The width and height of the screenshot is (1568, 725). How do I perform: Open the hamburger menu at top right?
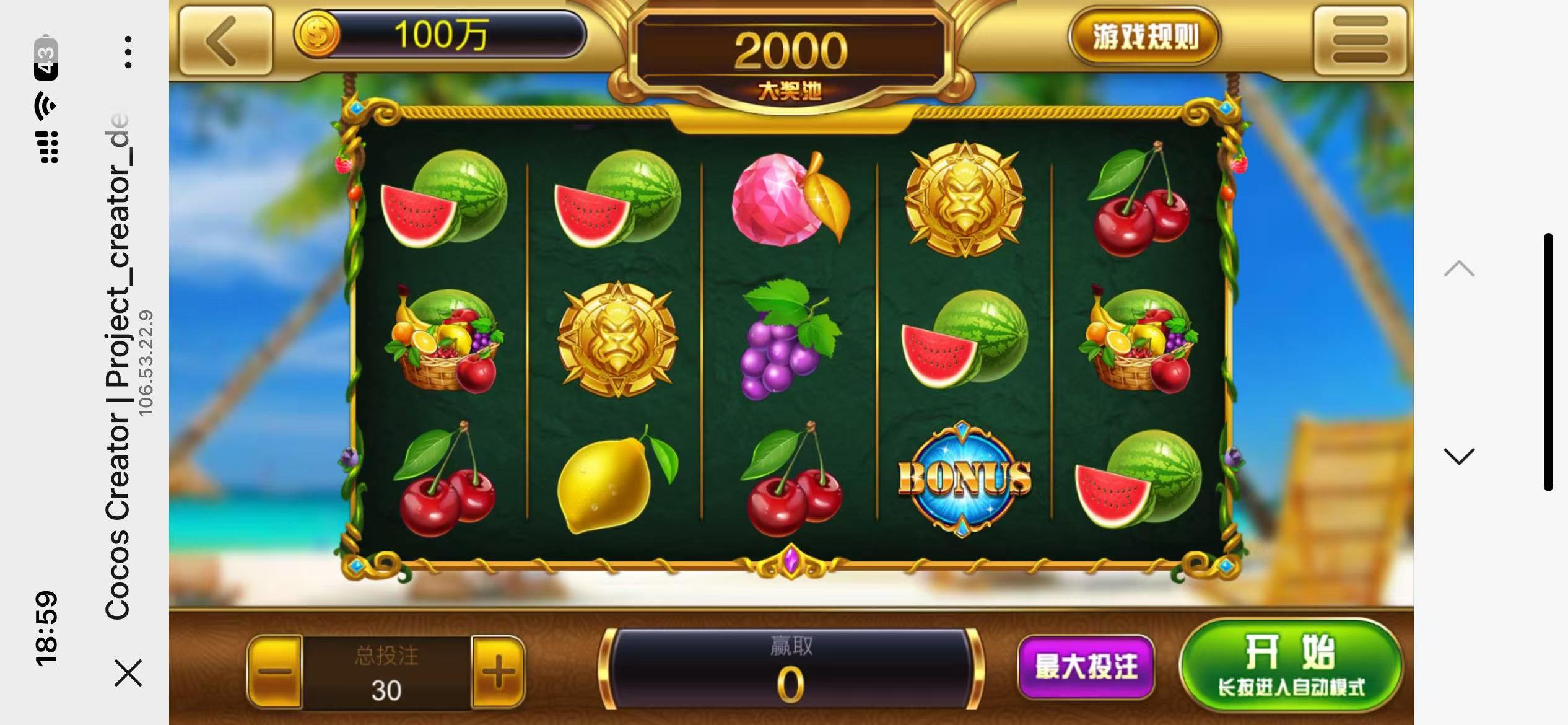pos(1362,38)
